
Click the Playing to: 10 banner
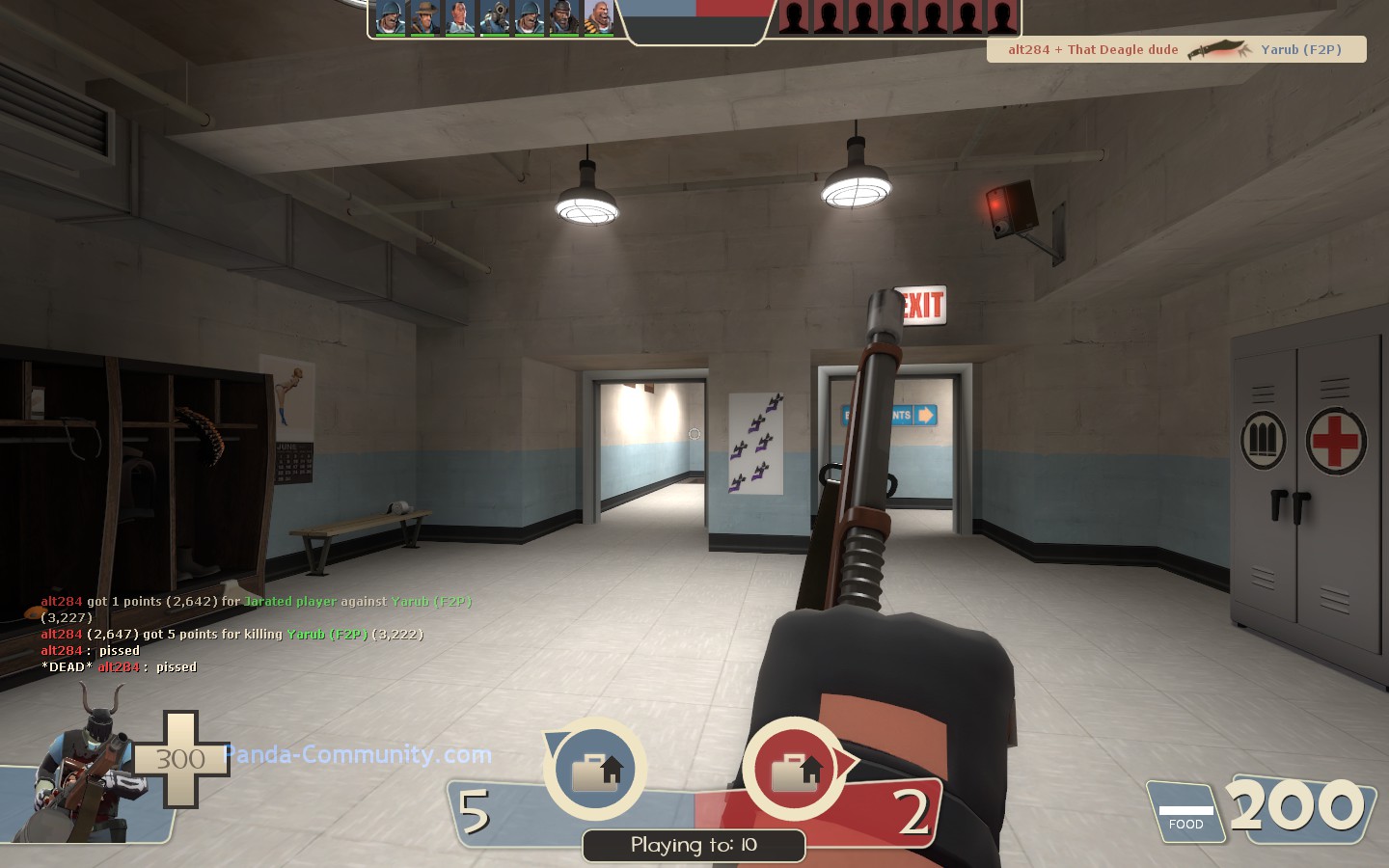pos(694,846)
